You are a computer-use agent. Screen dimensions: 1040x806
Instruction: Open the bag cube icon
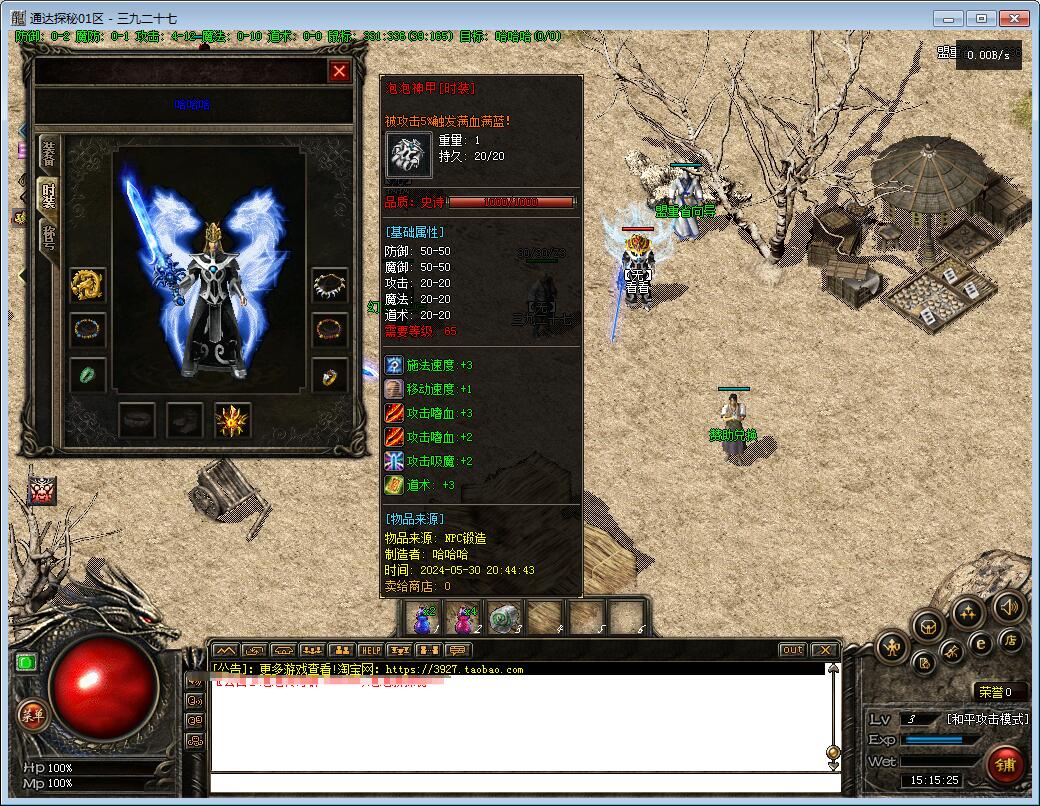pos(929,626)
